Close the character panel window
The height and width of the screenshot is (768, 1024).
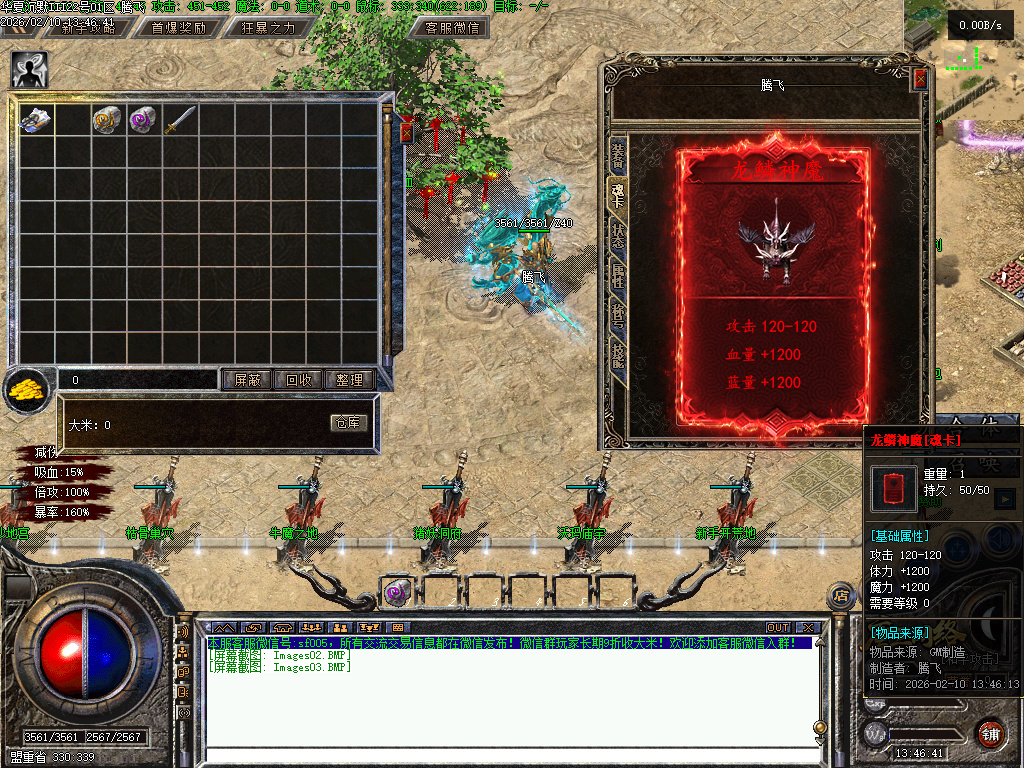click(x=920, y=80)
